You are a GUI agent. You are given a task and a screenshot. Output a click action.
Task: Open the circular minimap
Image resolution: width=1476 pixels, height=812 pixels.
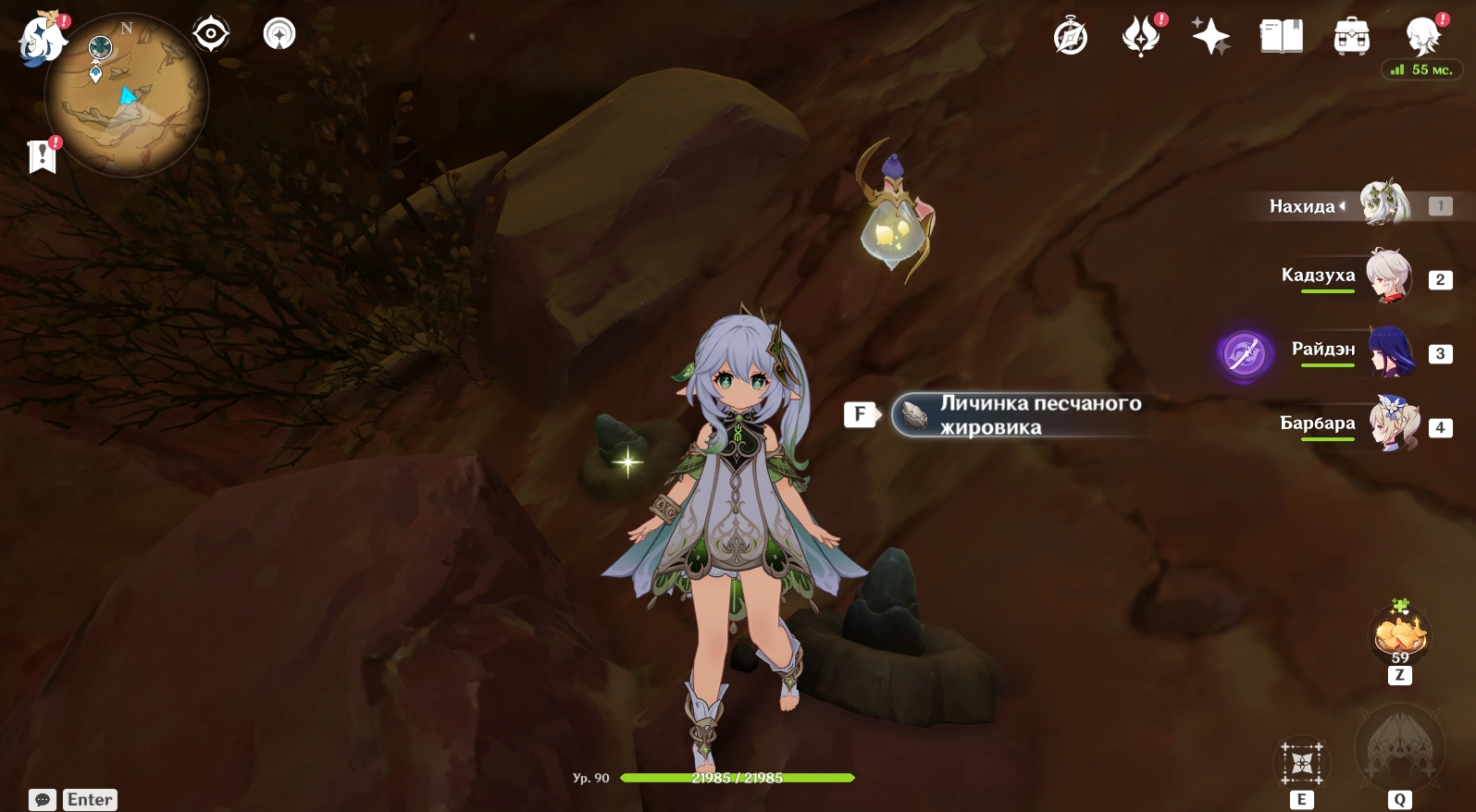(127, 96)
